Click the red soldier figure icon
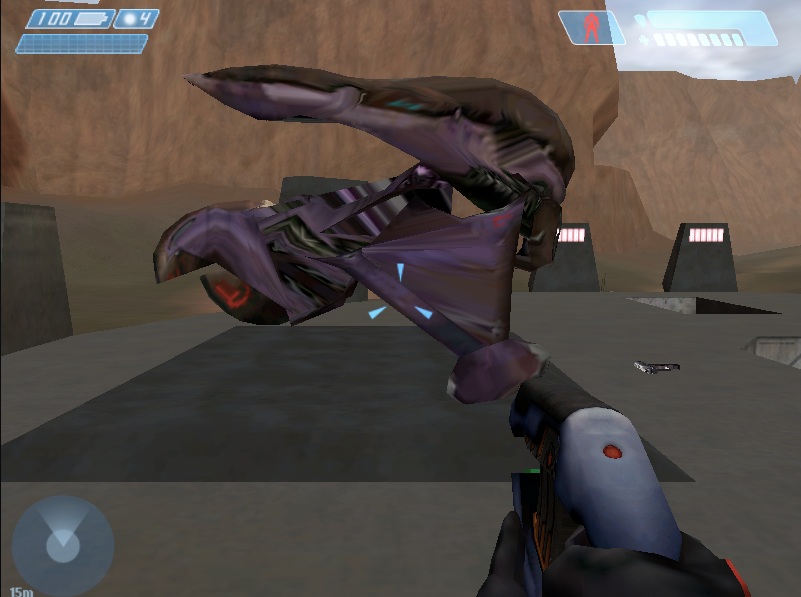 pyautogui.click(x=592, y=27)
